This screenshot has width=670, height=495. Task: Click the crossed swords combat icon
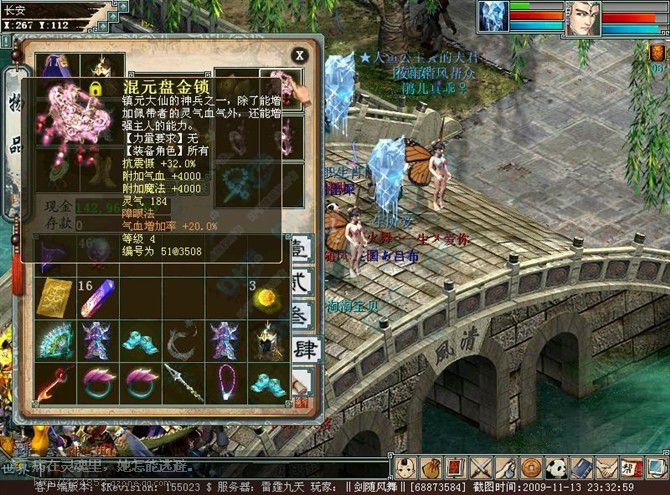(481, 467)
